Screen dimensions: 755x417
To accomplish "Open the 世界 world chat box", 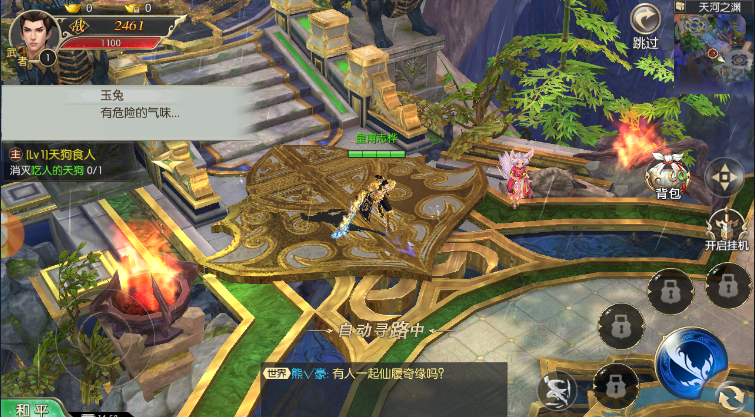I will pyautogui.click(x=382, y=385).
